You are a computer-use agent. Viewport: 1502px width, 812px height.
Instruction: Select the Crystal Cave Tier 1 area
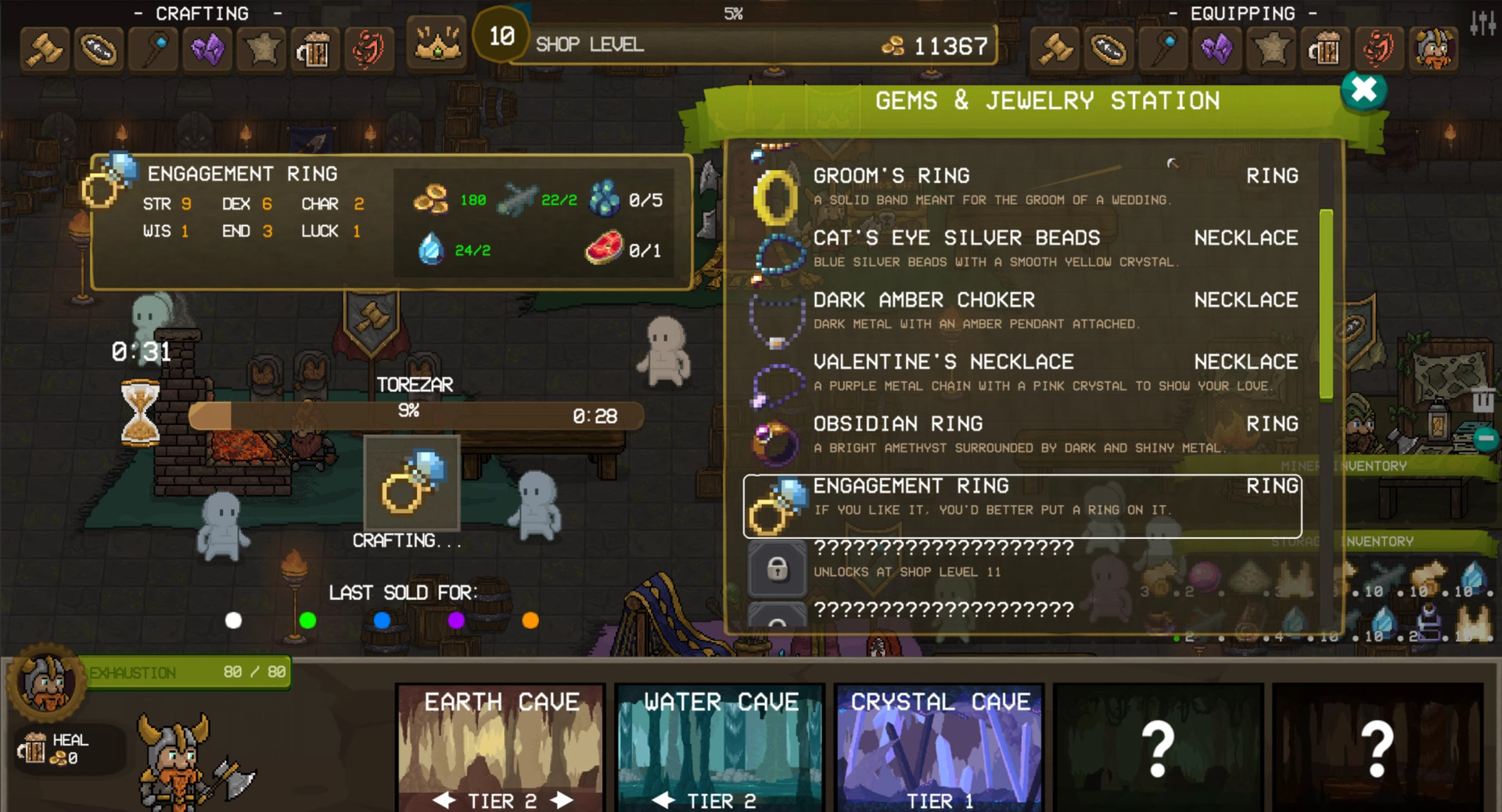[x=939, y=747]
